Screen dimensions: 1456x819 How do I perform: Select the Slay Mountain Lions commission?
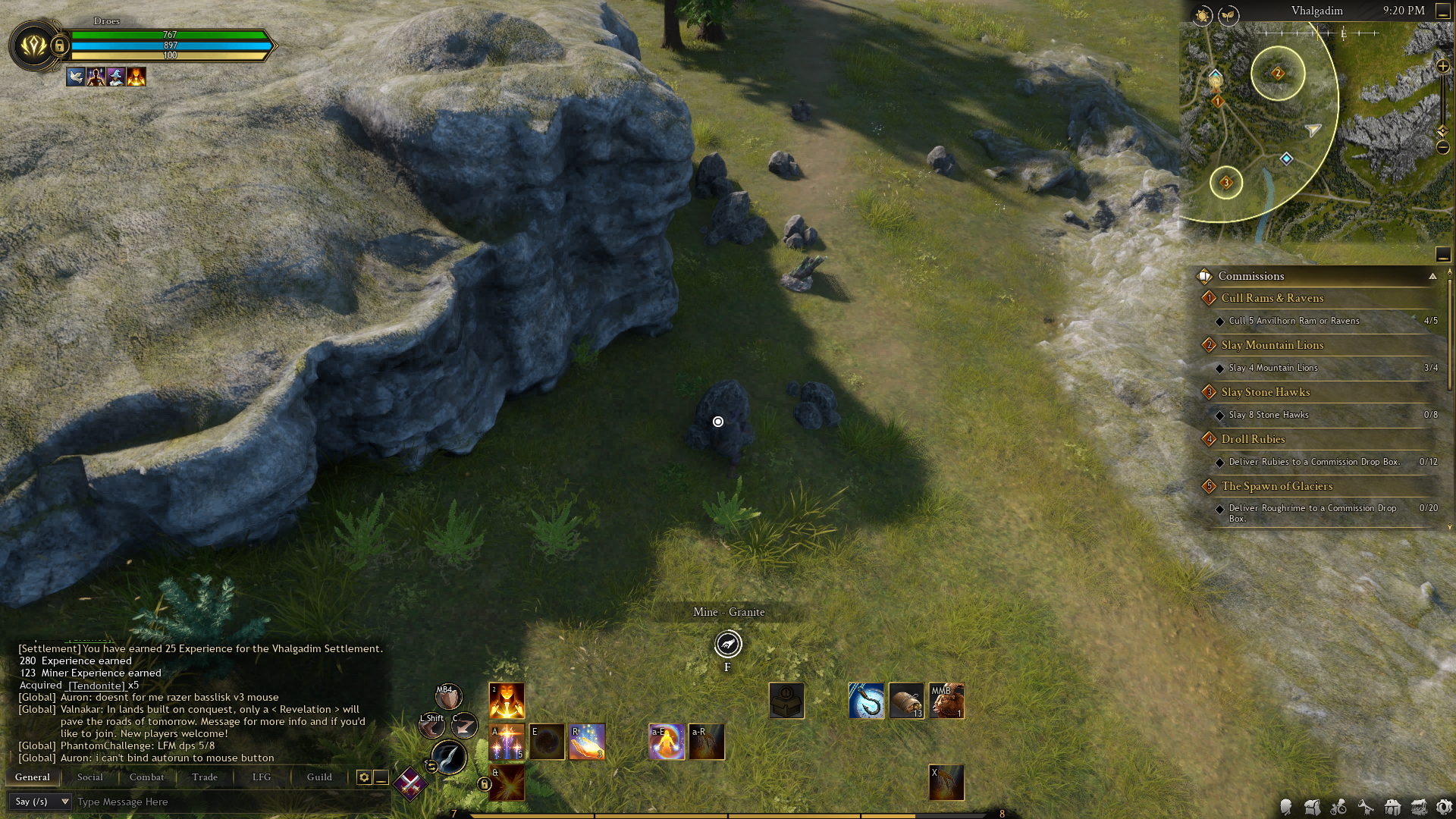[1272, 345]
